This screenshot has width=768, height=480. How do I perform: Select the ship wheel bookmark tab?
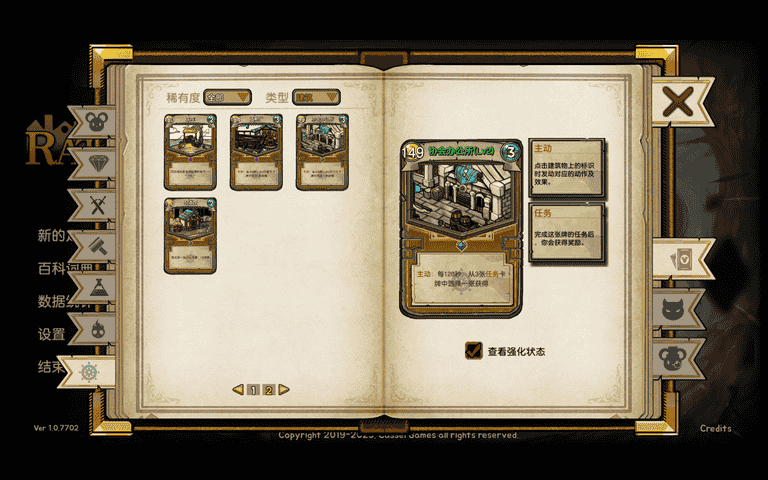tap(88, 371)
